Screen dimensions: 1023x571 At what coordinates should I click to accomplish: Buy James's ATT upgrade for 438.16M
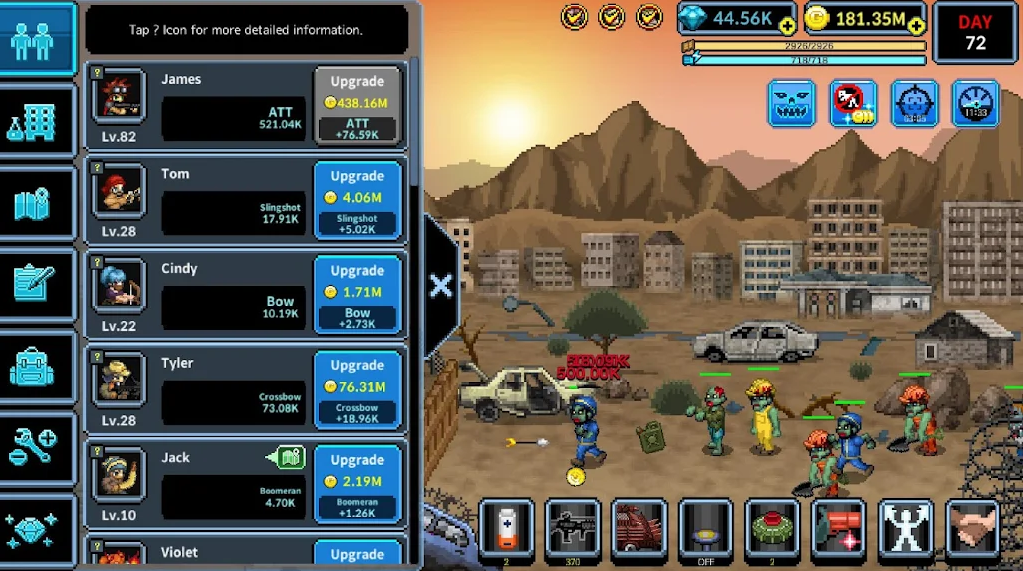click(357, 105)
